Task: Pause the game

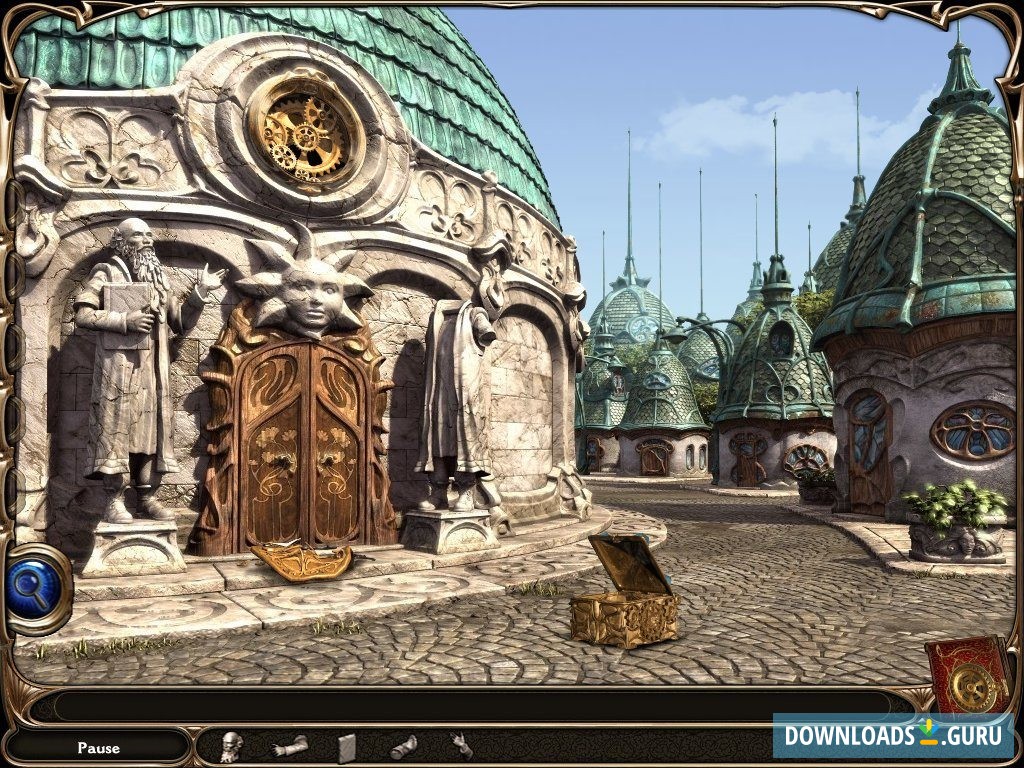Action: (x=98, y=747)
